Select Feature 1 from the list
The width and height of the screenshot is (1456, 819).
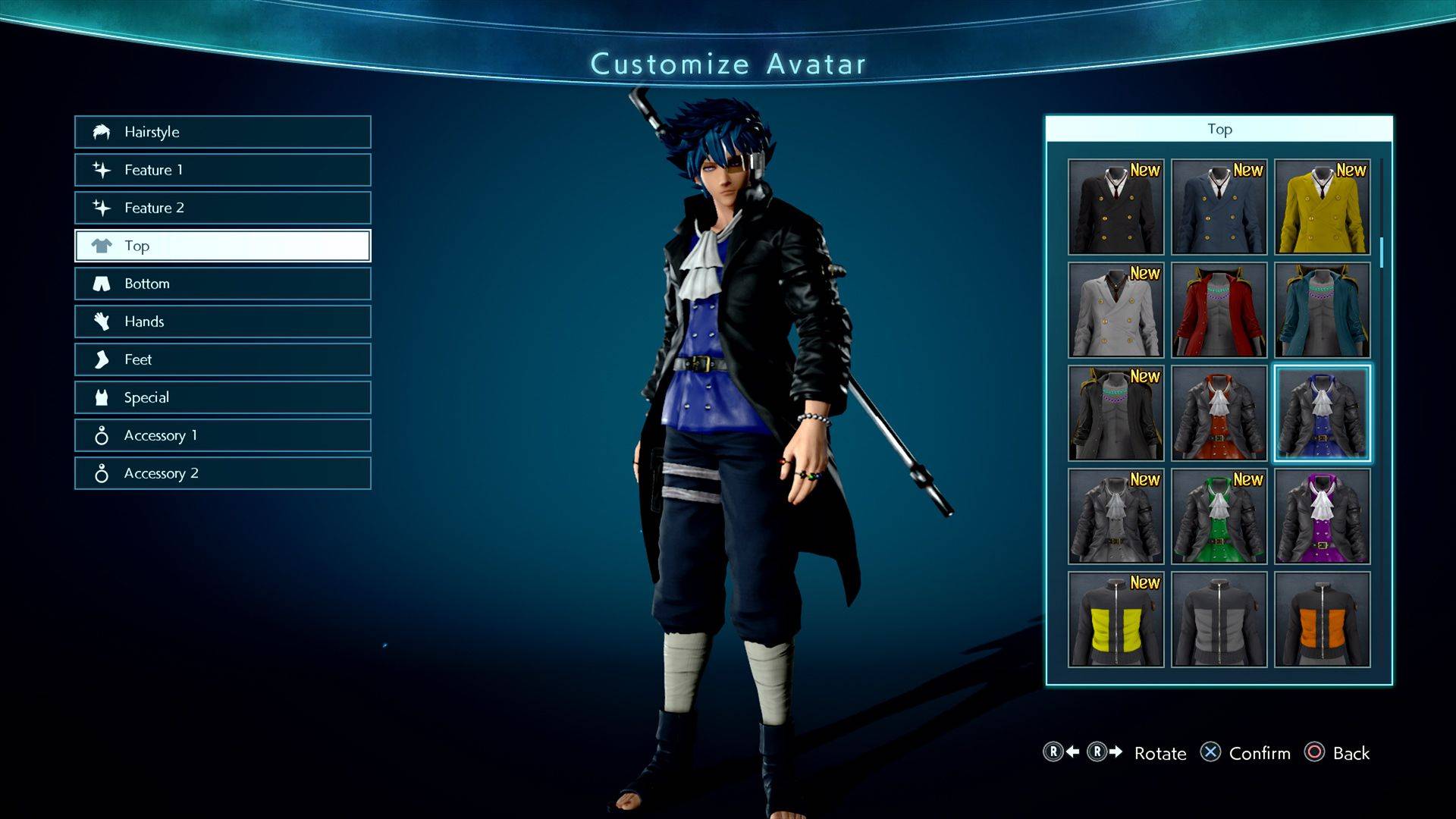pos(222,170)
